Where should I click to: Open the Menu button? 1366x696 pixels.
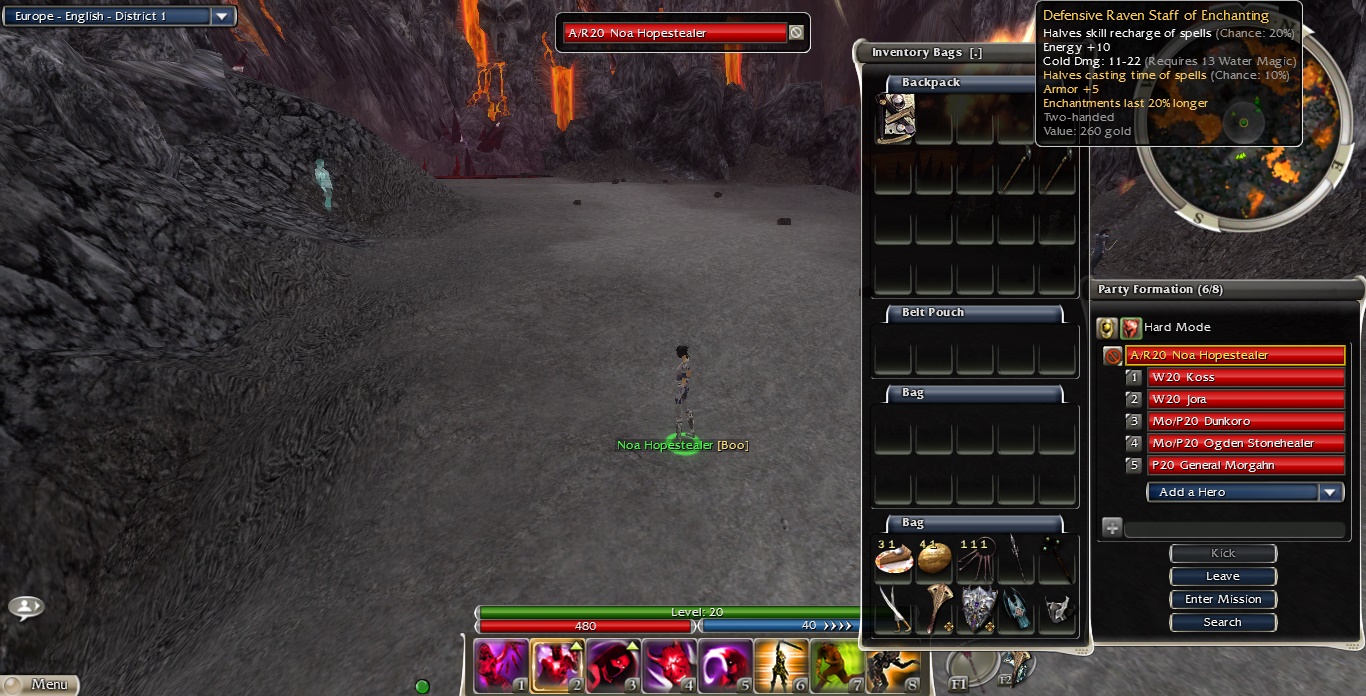tap(40, 685)
